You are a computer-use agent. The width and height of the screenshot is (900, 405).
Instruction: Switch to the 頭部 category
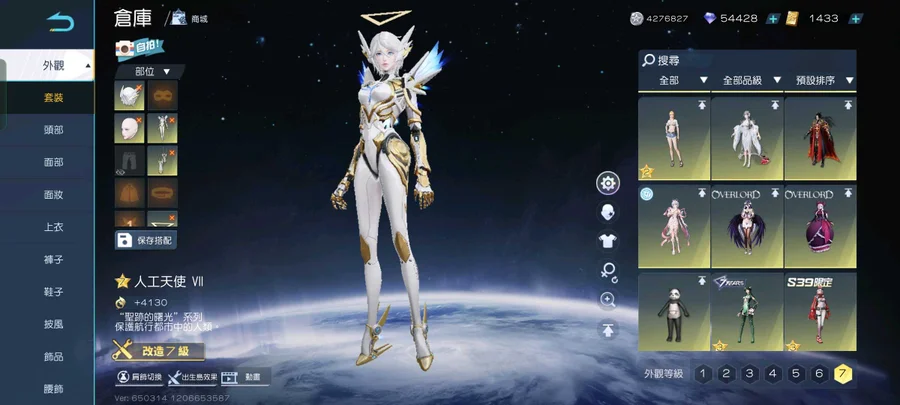pyautogui.click(x=53, y=129)
